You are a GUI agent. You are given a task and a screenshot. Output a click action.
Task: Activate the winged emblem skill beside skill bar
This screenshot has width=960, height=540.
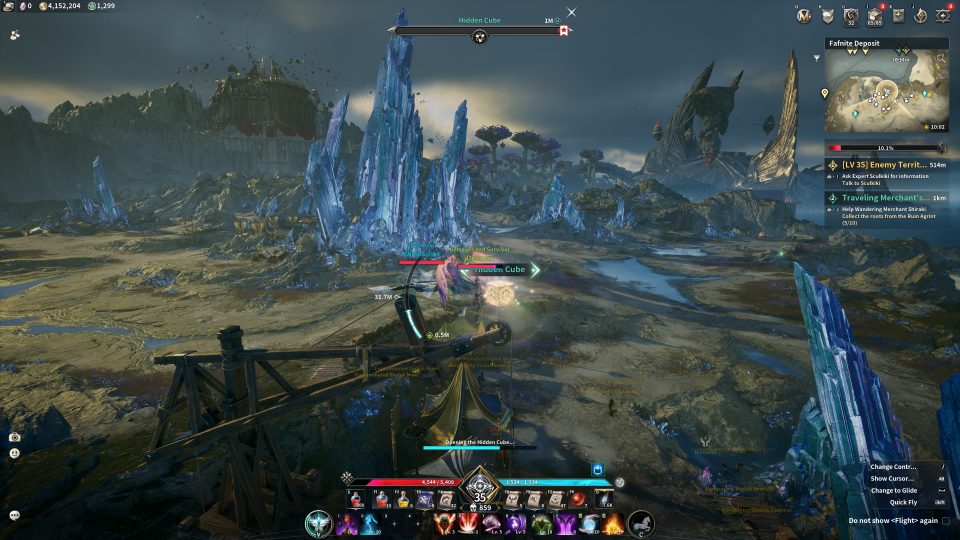319,522
